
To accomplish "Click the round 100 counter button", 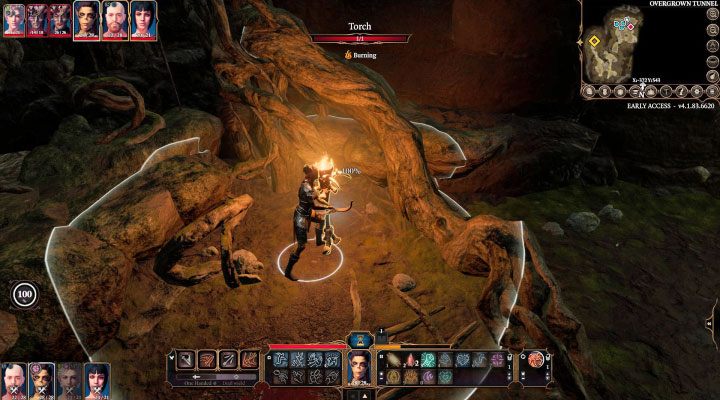I will (25, 294).
